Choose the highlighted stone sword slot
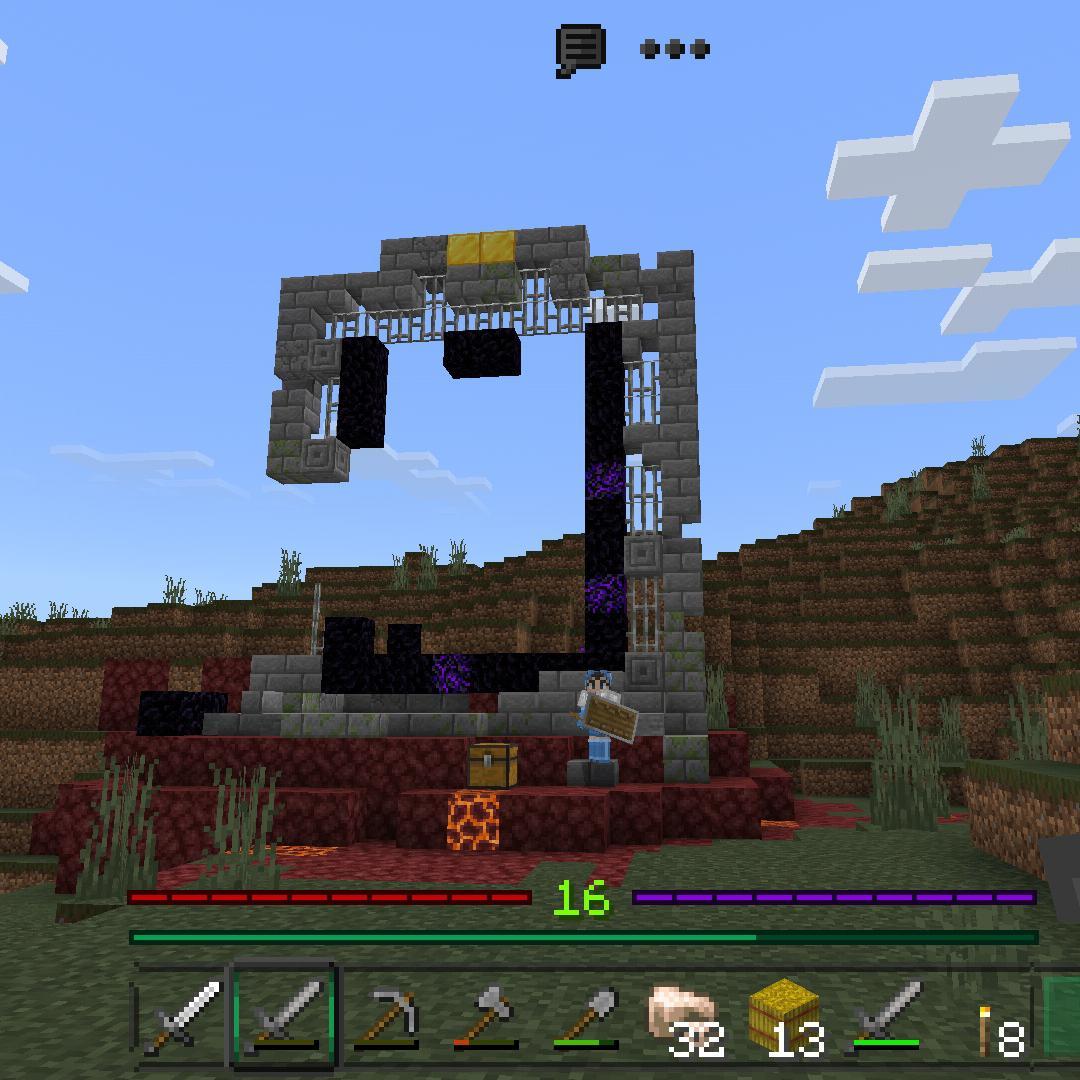1080x1080 pixels. pos(285,1016)
